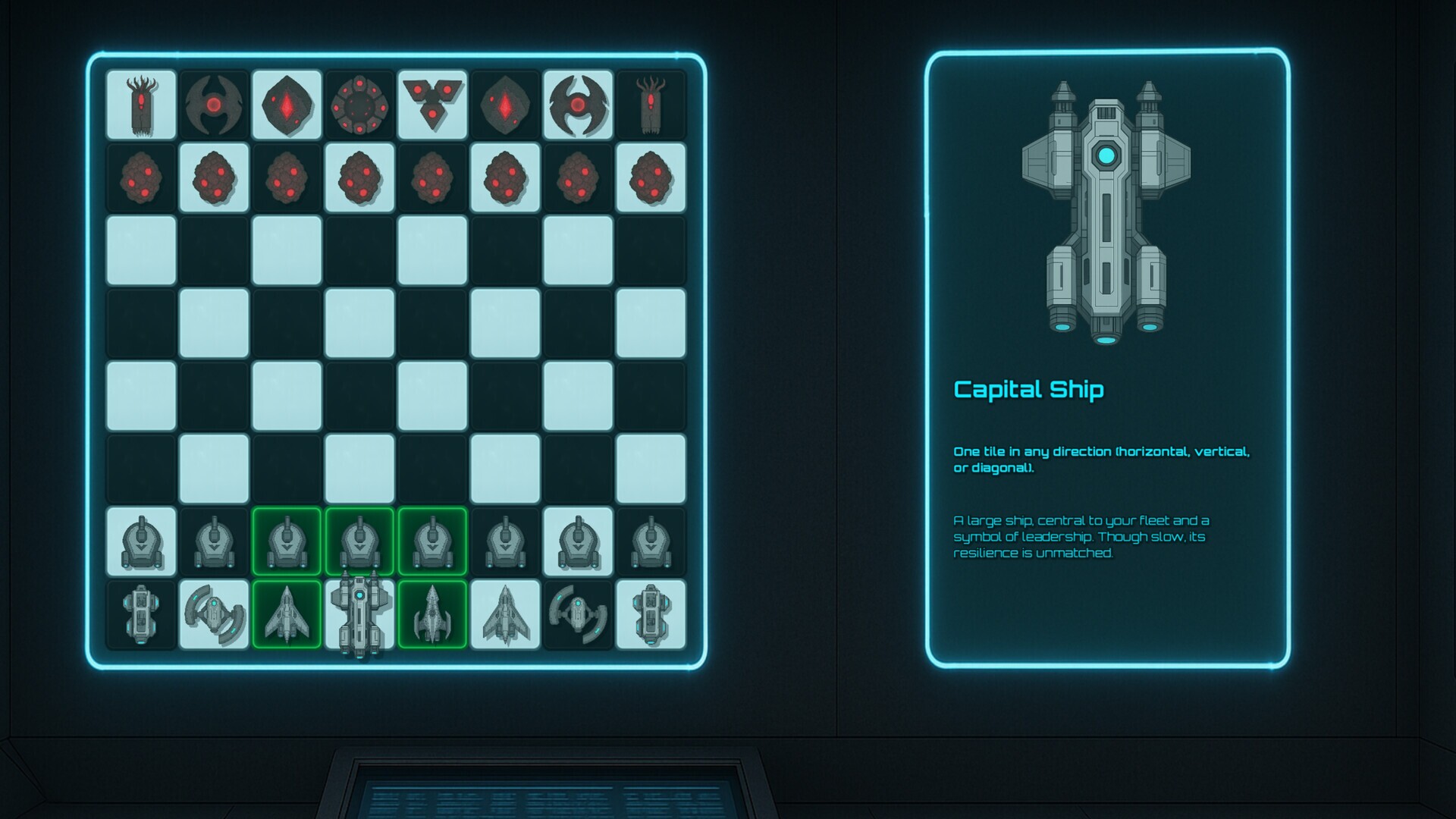Choose the red diamond enemy on the light tile
The height and width of the screenshot is (819, 1456).
(x=287, y=105)
